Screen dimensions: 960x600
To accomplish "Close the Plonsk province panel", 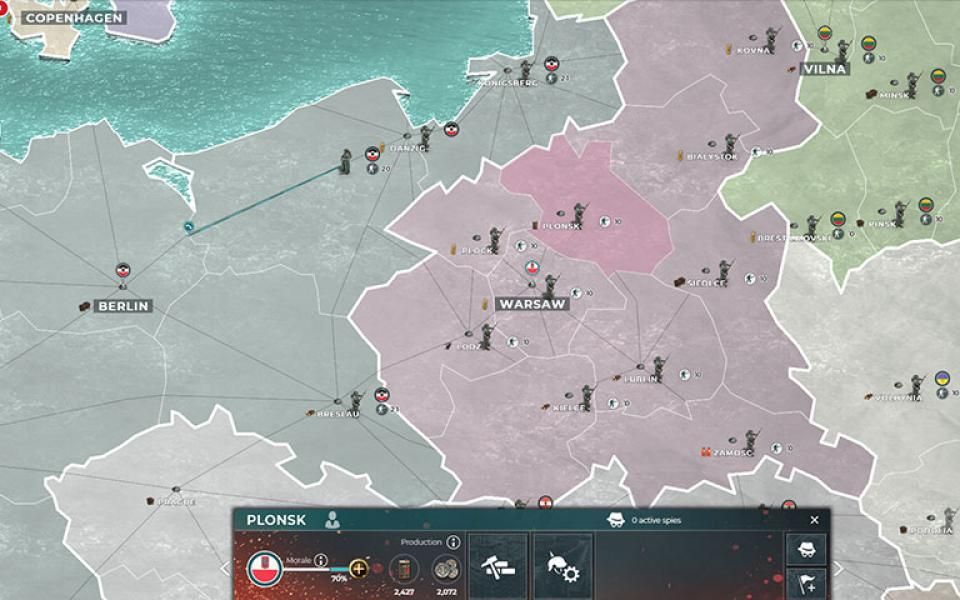I will coord(814,520).
